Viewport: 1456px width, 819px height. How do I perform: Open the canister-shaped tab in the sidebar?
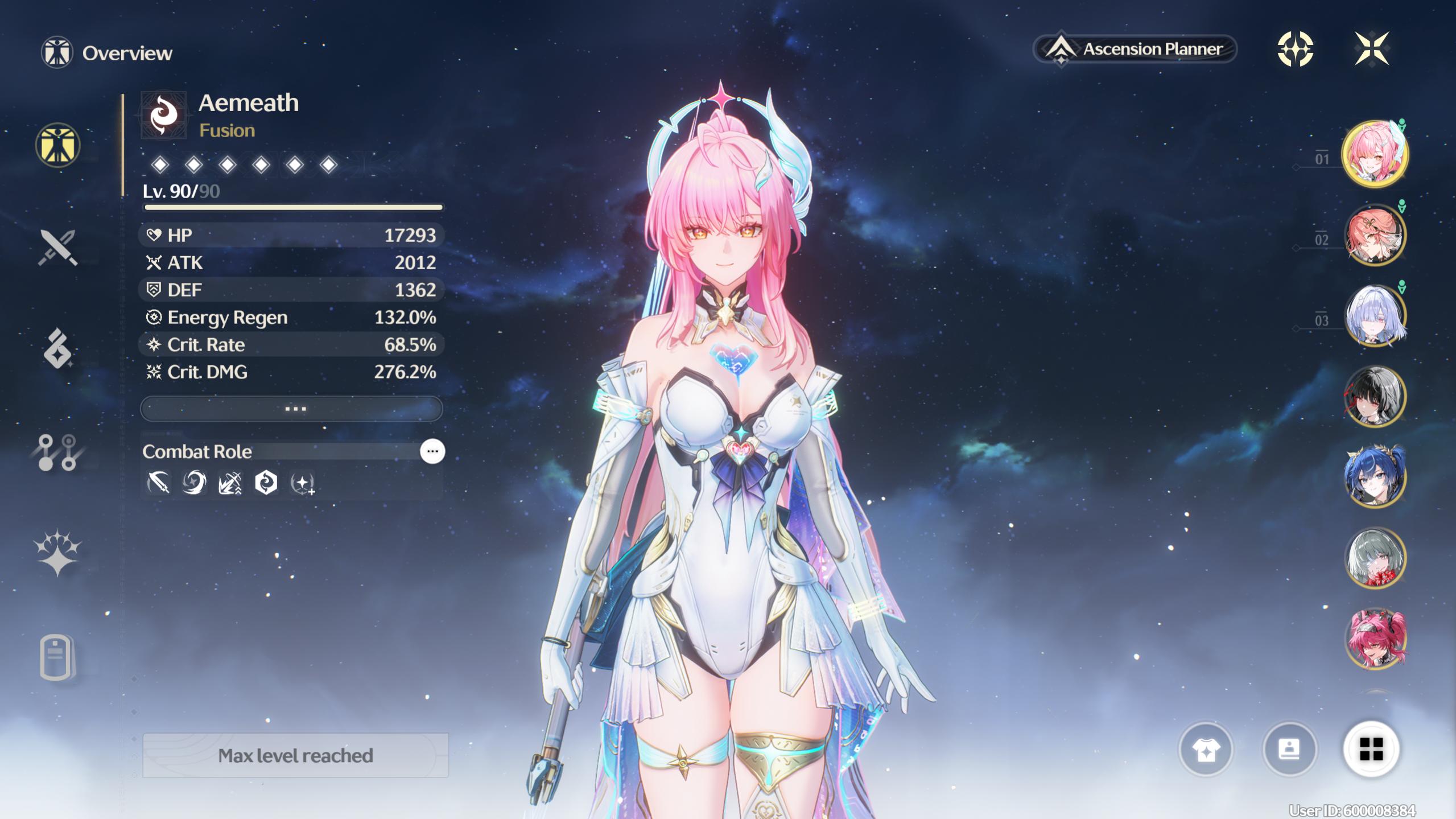click(56, 657)
